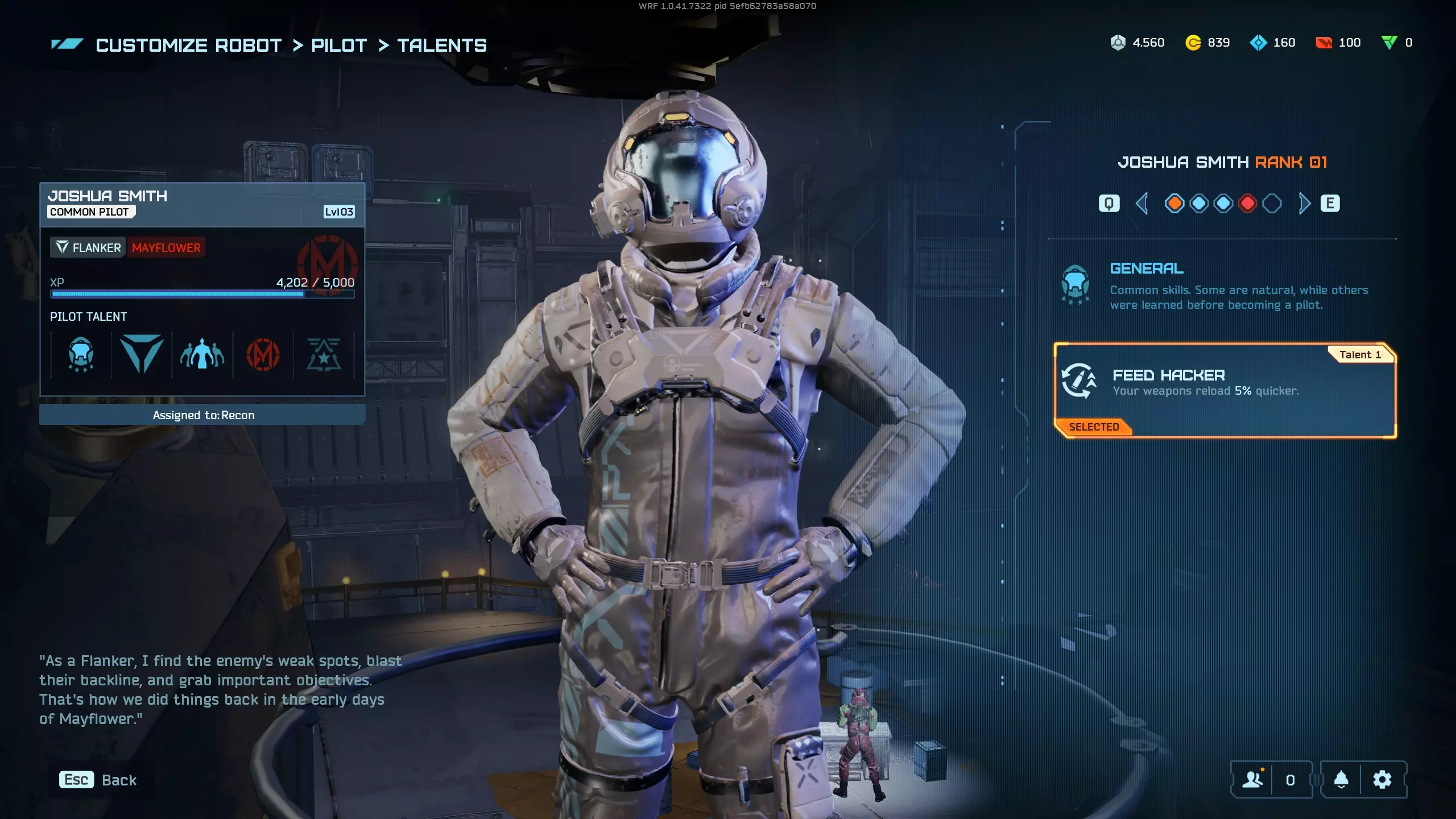Open the Assigned to Recon bar
The height and width of the screenshot is (819, 1456).
202,415
